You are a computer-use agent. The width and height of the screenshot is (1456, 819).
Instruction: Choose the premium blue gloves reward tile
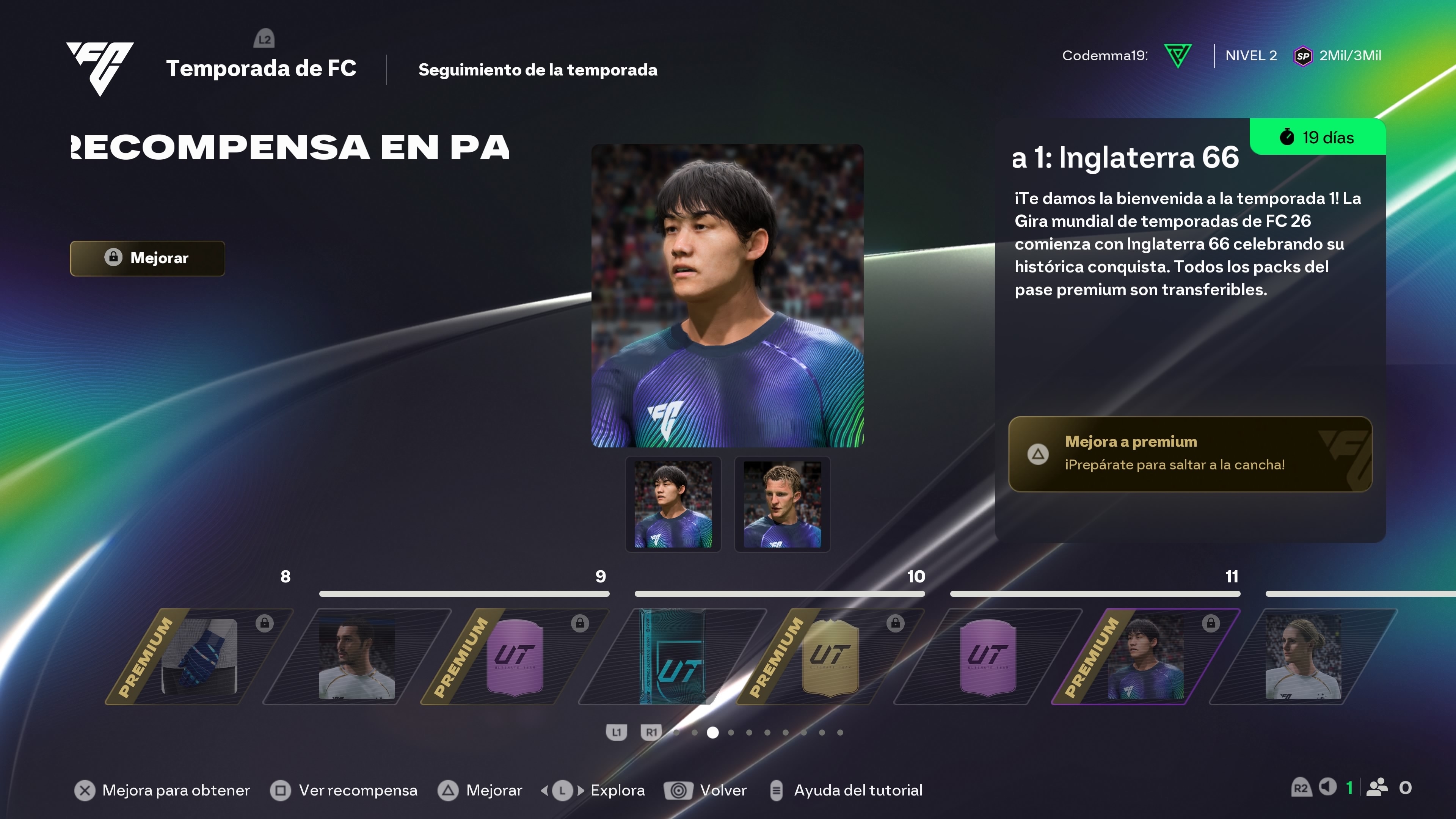[199, 656]
